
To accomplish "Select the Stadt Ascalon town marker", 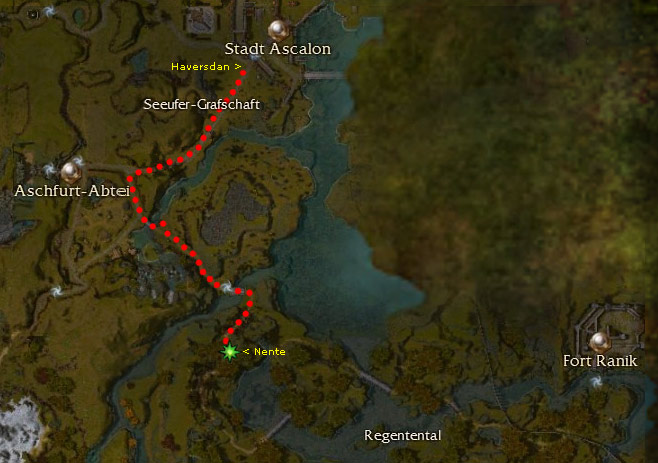I will click(x=278, y=30).
